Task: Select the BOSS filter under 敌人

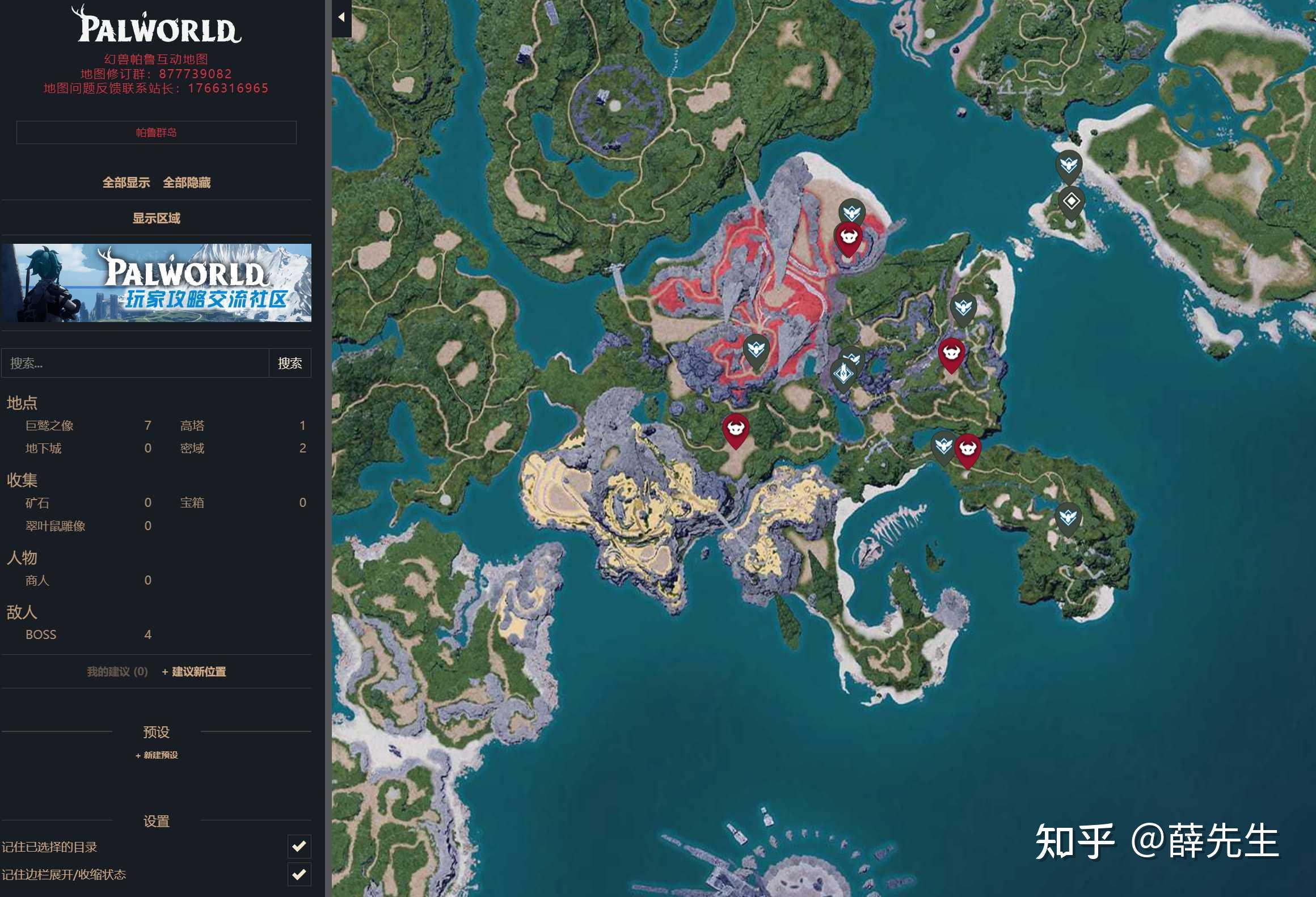Action: 41,634
